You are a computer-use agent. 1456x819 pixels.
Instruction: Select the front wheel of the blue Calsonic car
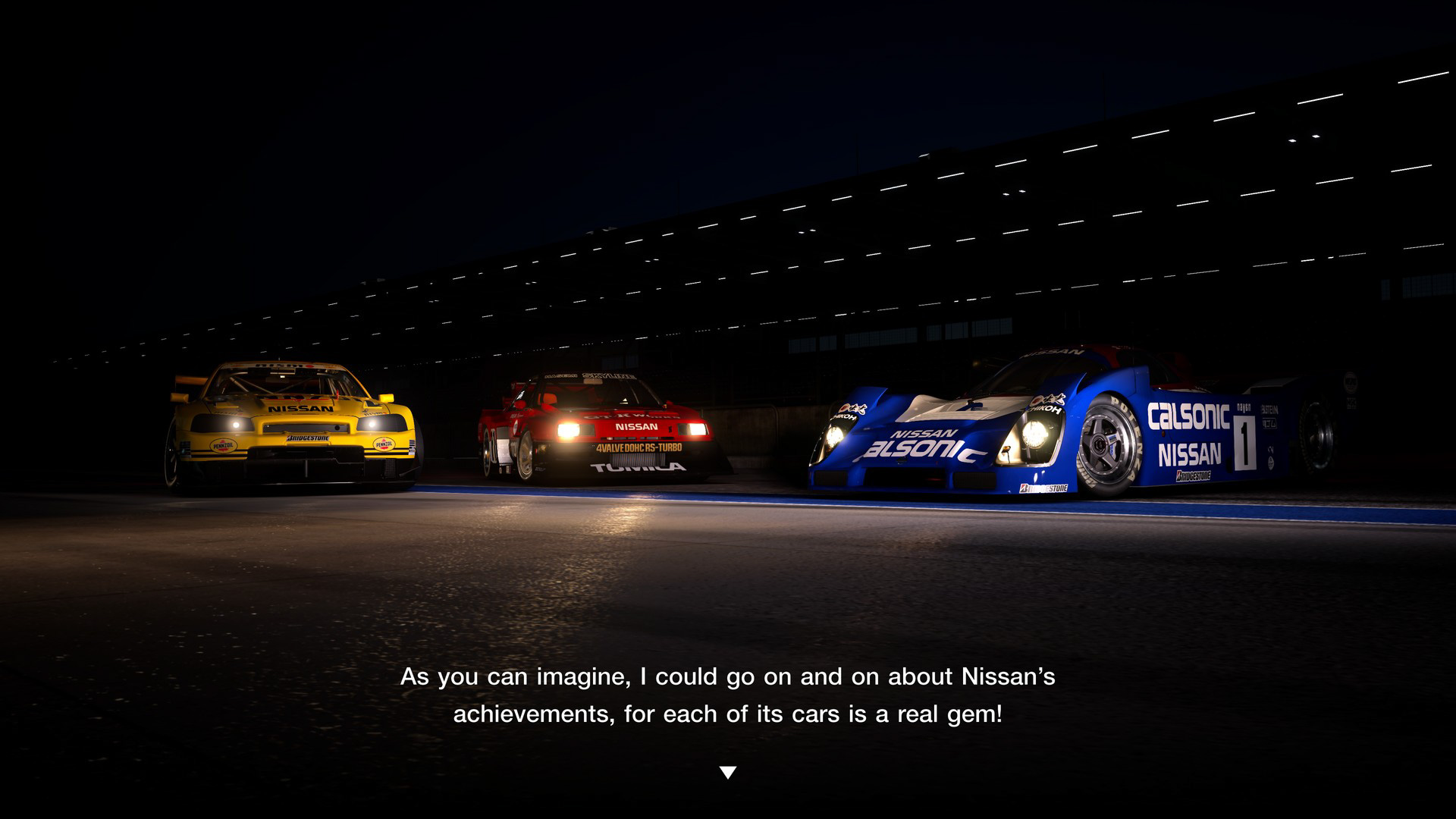click(x=1102, y=443)
